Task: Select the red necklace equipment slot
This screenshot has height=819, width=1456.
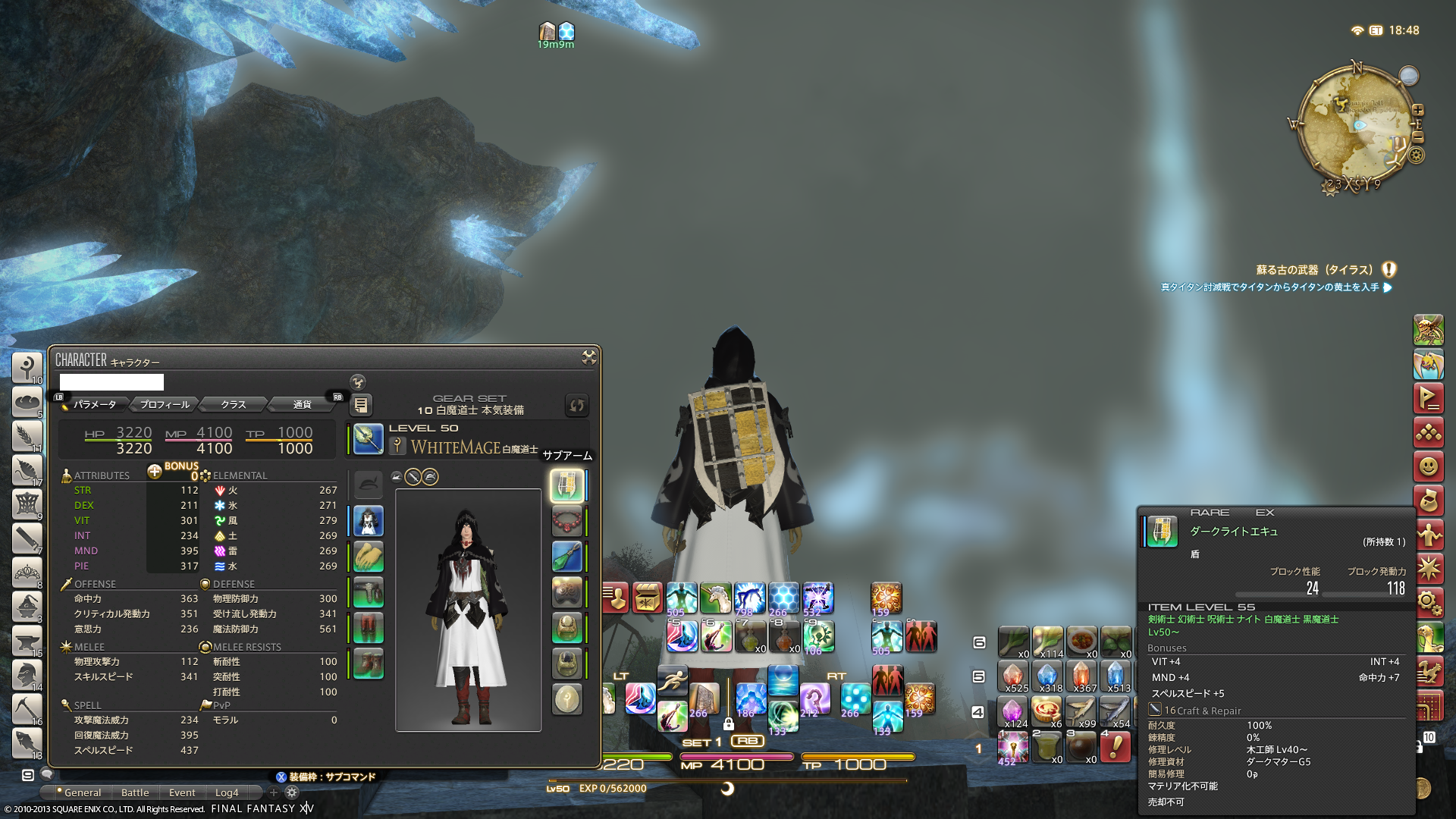Action: click(566, 521)
